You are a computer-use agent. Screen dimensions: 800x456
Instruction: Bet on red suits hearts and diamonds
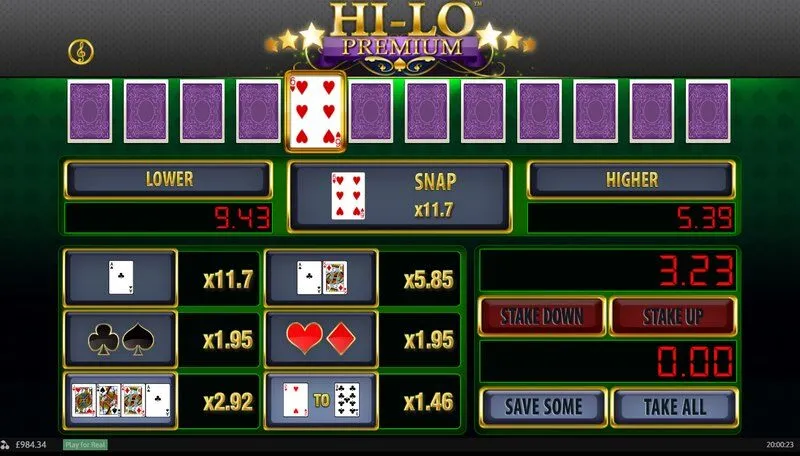(x=320, y=339)
